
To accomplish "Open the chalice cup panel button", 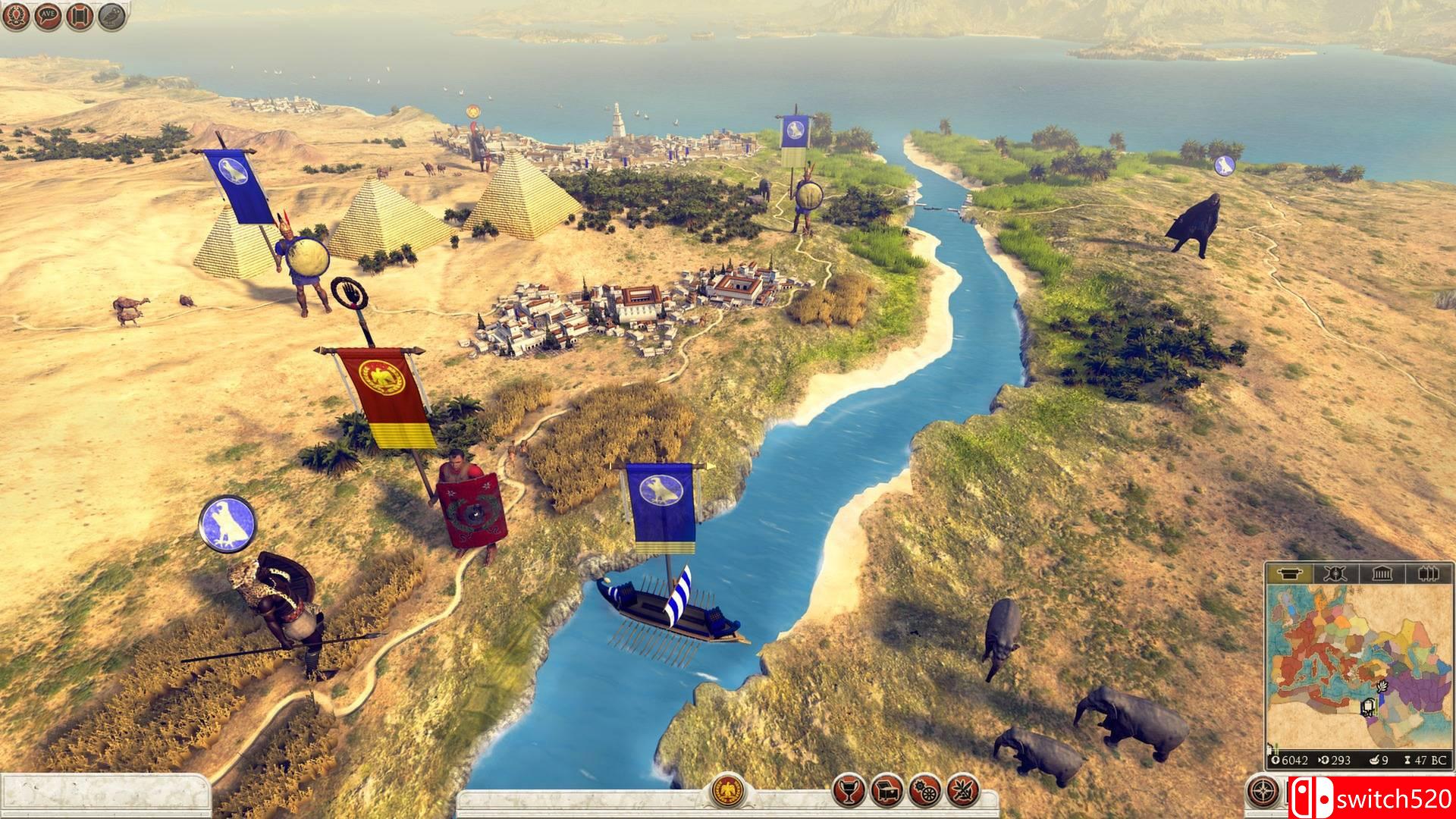I will coord(848,792).
